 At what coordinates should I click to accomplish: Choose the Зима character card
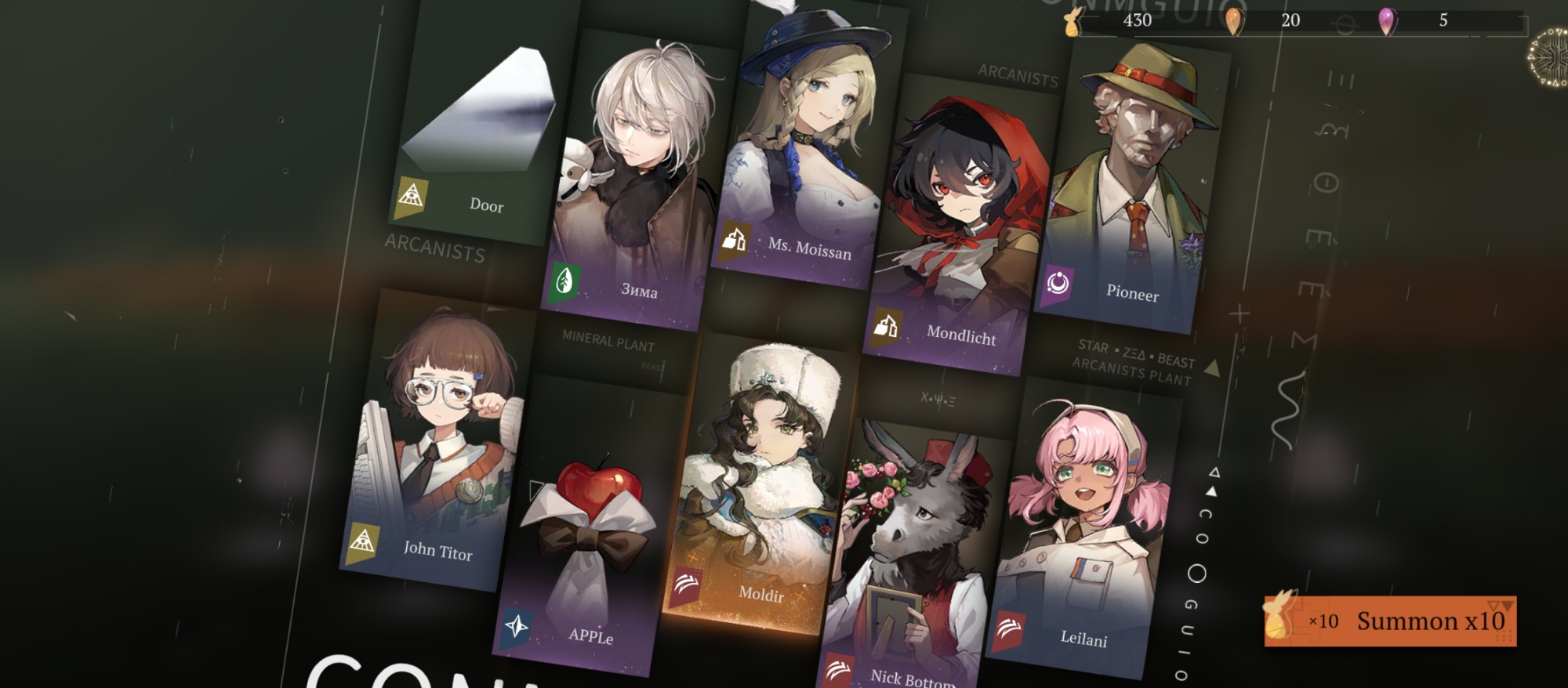tap(637, 180)
